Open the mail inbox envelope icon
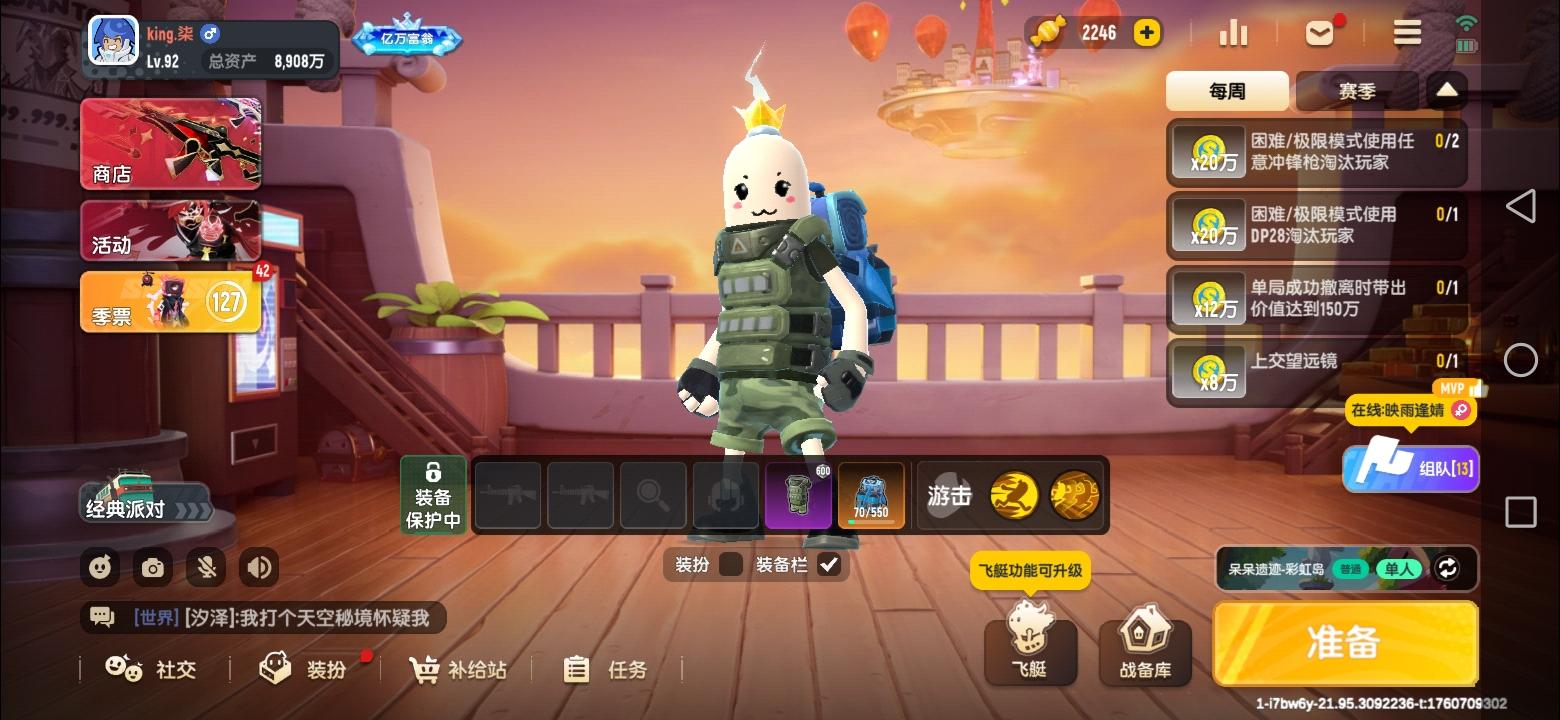This screenshot has width=1560, height=720. click(1319, 32)
